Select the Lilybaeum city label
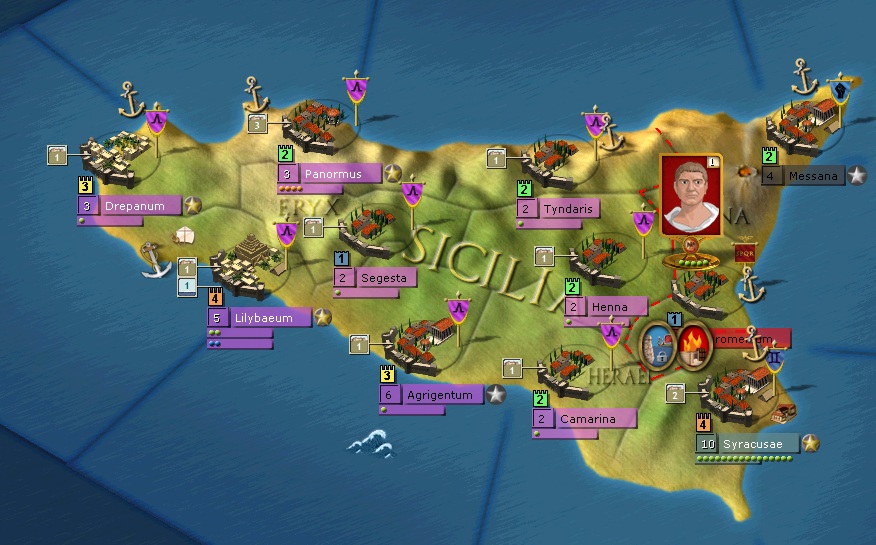This screenshot has height=545, width=876. tap(260, 318)
